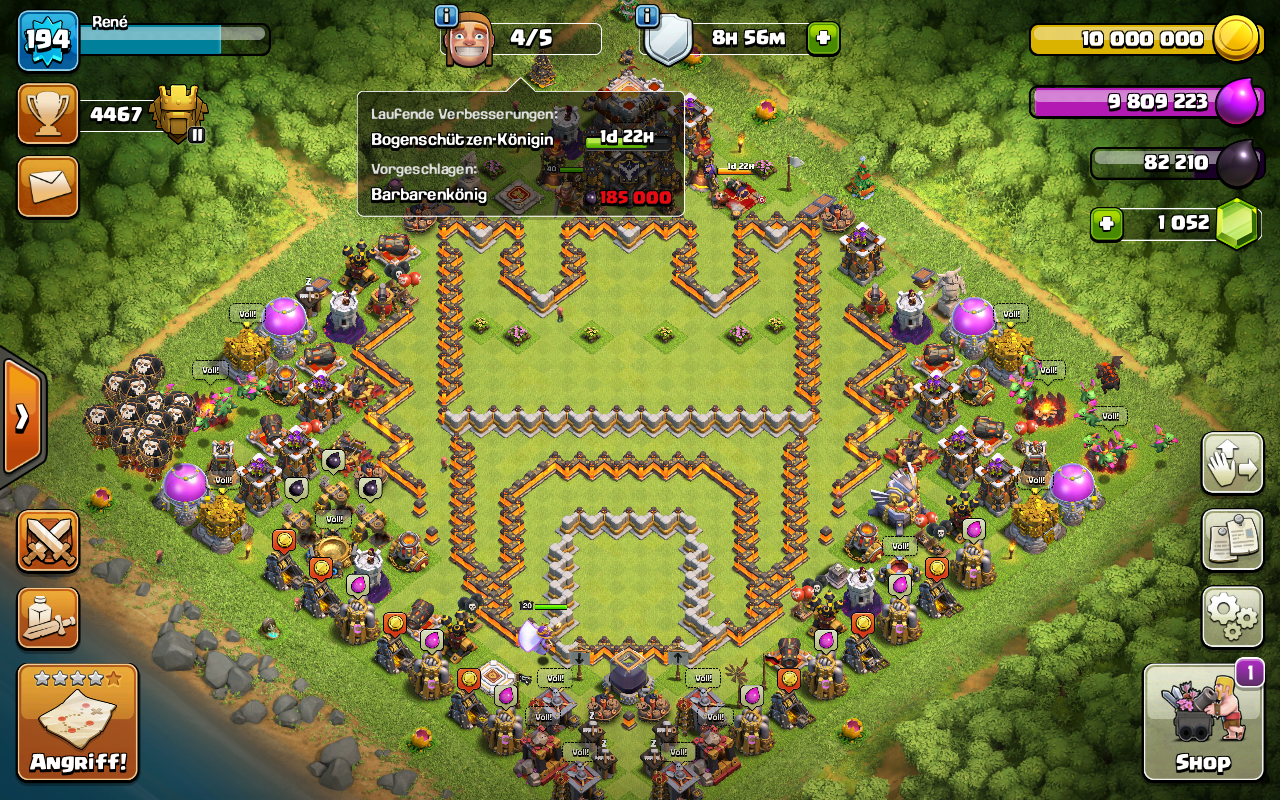Open the crossed swords war menu
Viewport: 1280px width, 800px height.
coord(47,541)
